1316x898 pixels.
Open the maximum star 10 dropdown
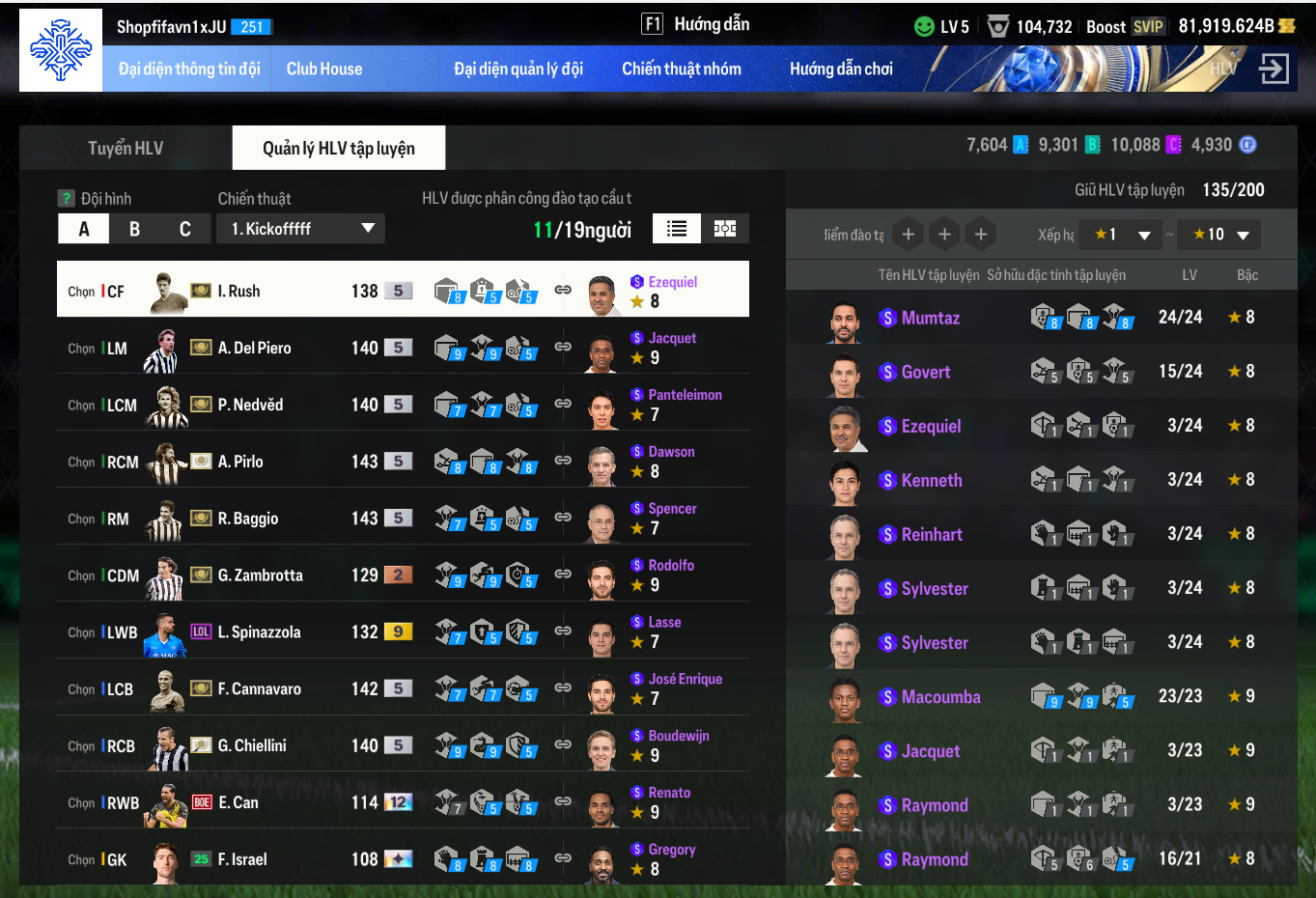tap(1220, 235)
